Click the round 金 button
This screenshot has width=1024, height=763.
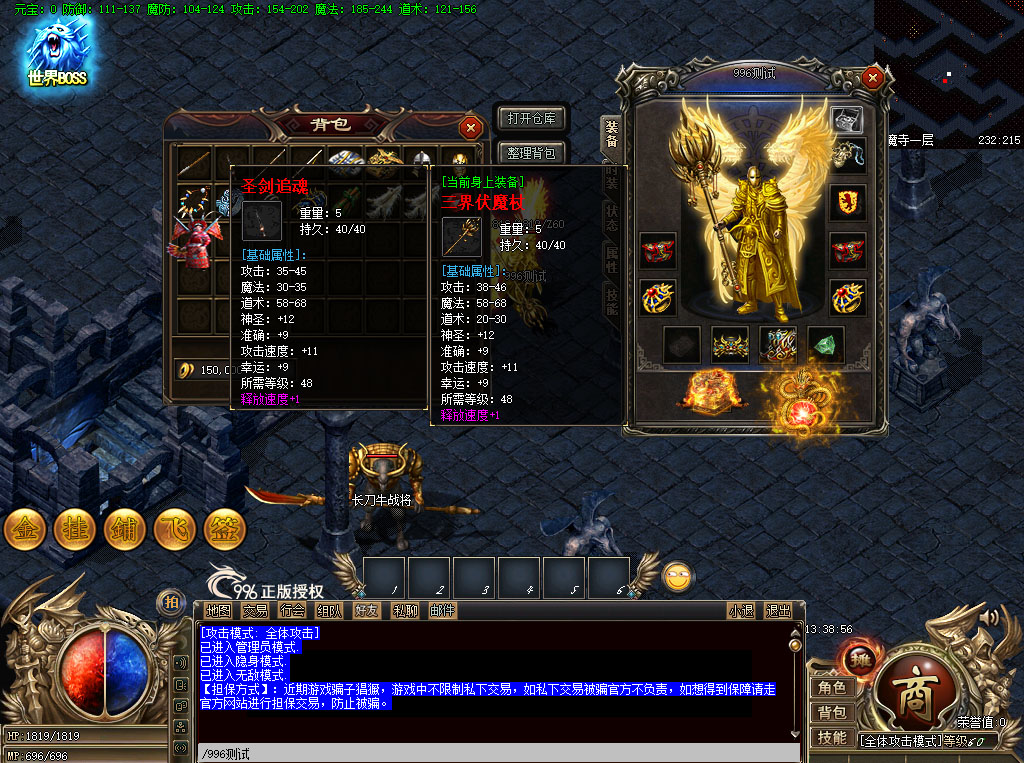(x=25, y=530)
